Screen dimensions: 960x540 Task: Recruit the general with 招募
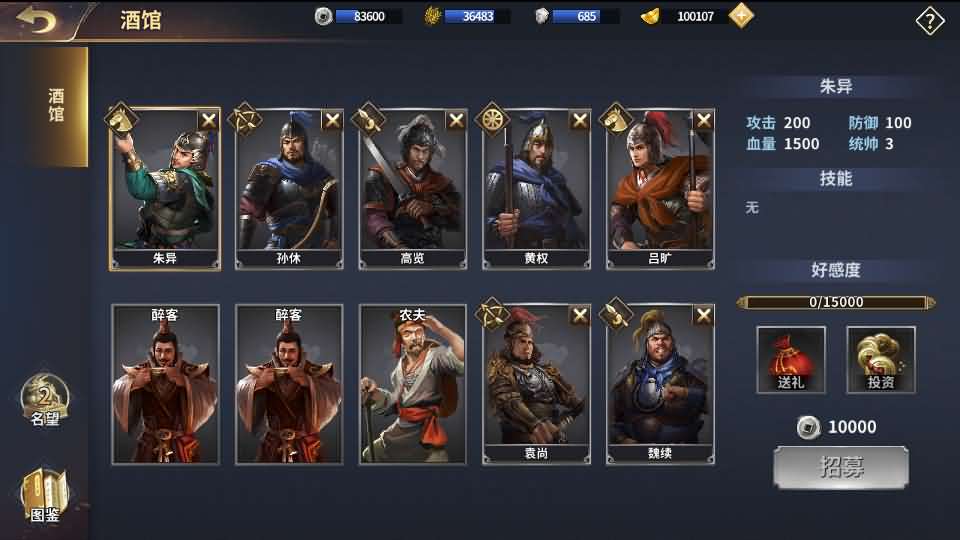pyautogui.click(x=841, y=468)
